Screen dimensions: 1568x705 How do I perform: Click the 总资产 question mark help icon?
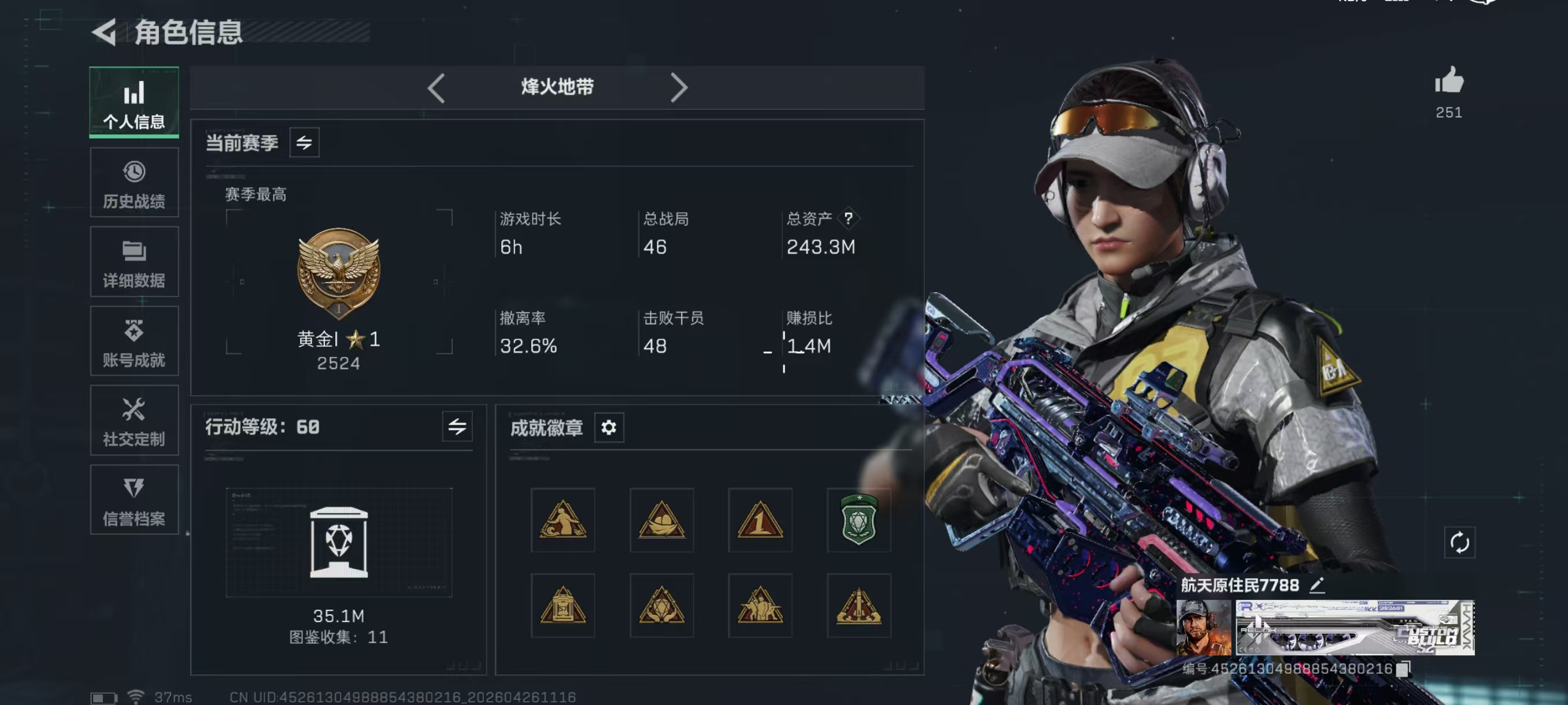click(848, 218)
